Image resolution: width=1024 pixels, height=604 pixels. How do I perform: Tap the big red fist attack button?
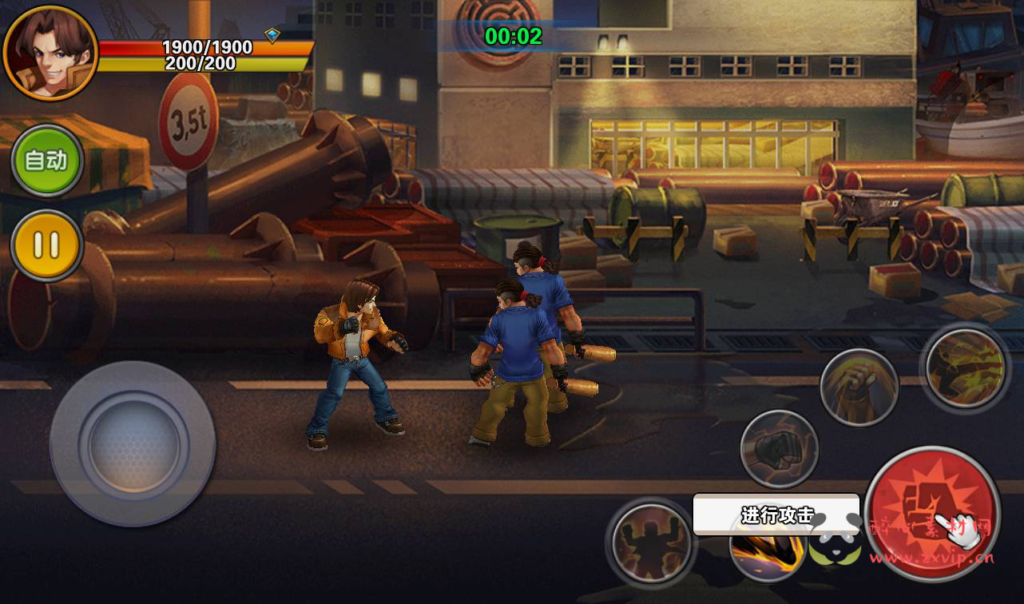point(932,513)
